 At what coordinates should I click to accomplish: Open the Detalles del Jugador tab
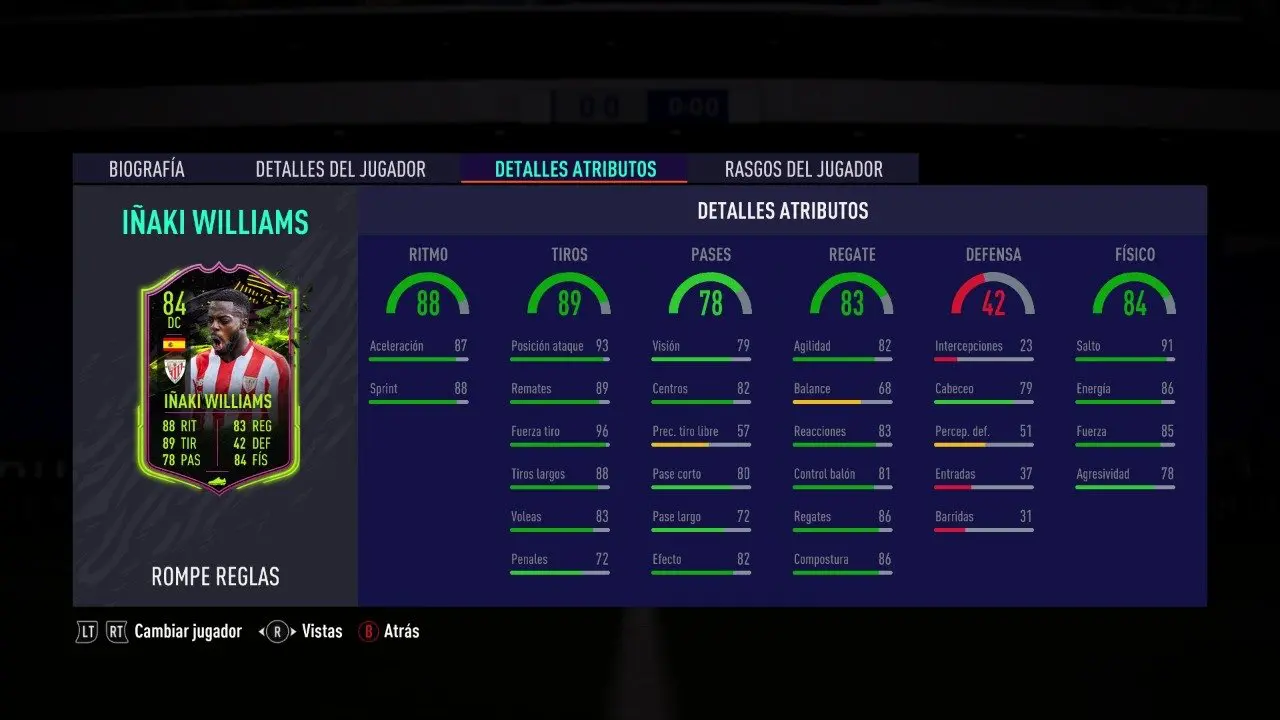point(340,169)
